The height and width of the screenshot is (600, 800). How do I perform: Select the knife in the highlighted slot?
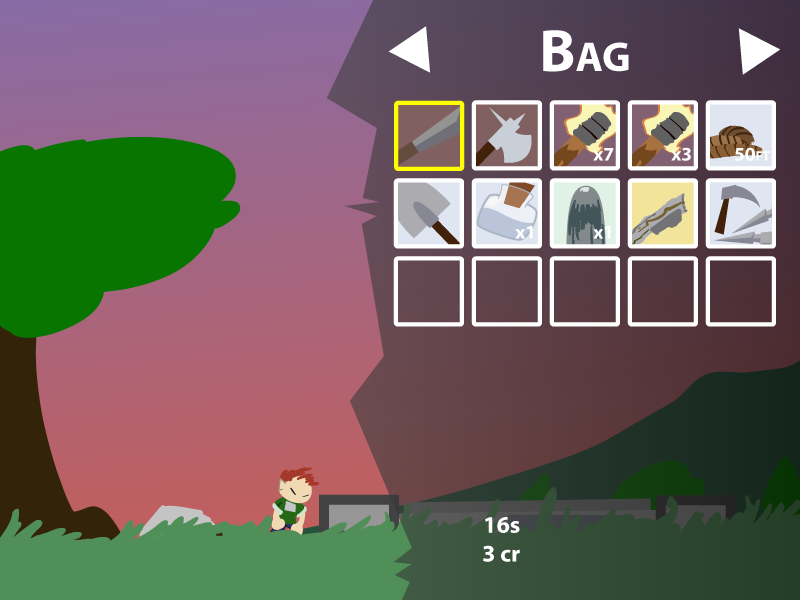[x=429, y=136]
